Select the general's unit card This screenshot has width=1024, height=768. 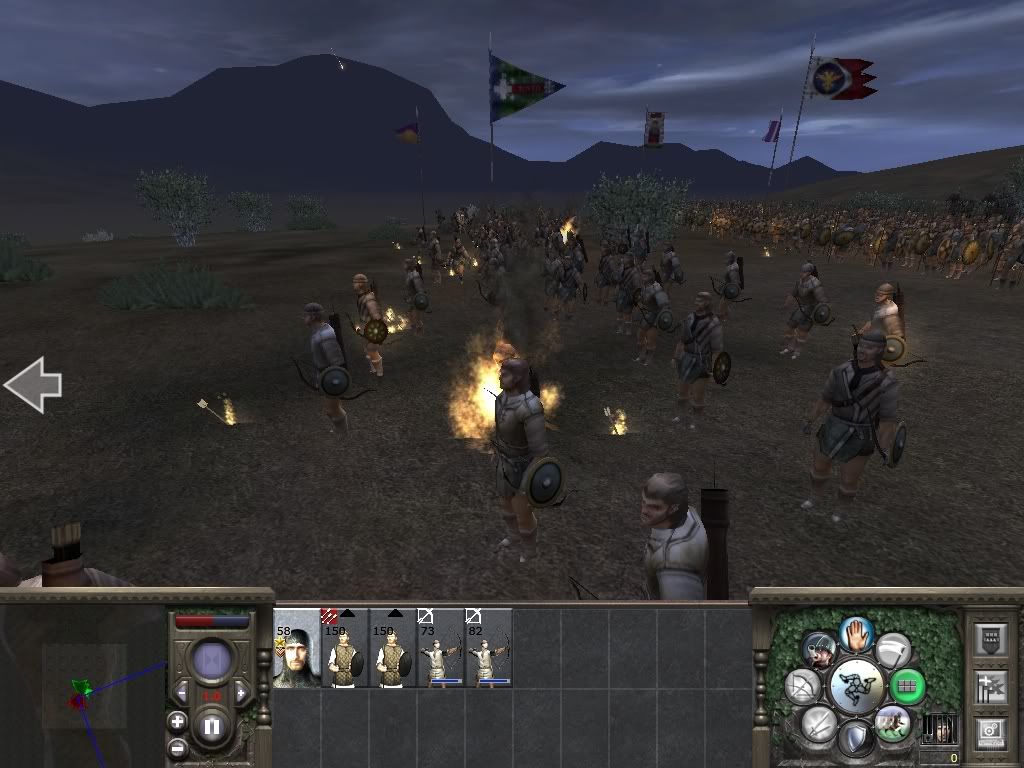pos(297,649)
